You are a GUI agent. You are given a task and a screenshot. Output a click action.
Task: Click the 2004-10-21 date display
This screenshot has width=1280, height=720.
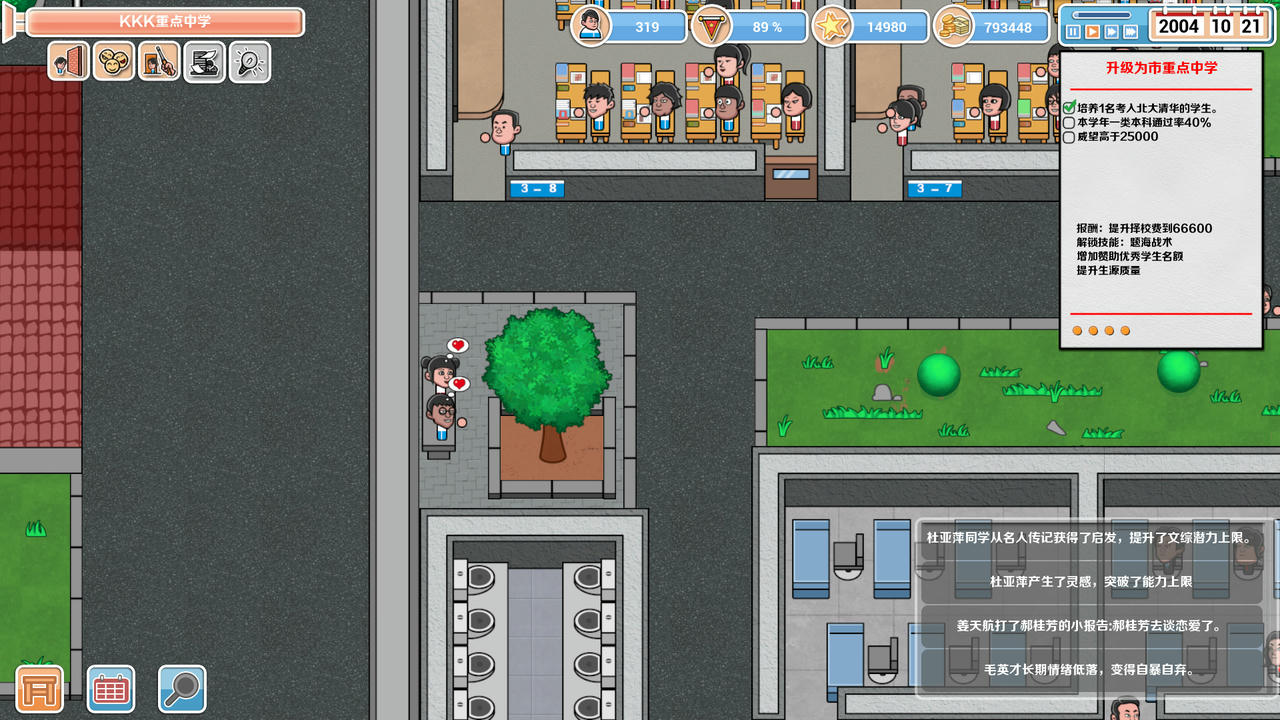tap(1210, 26)
